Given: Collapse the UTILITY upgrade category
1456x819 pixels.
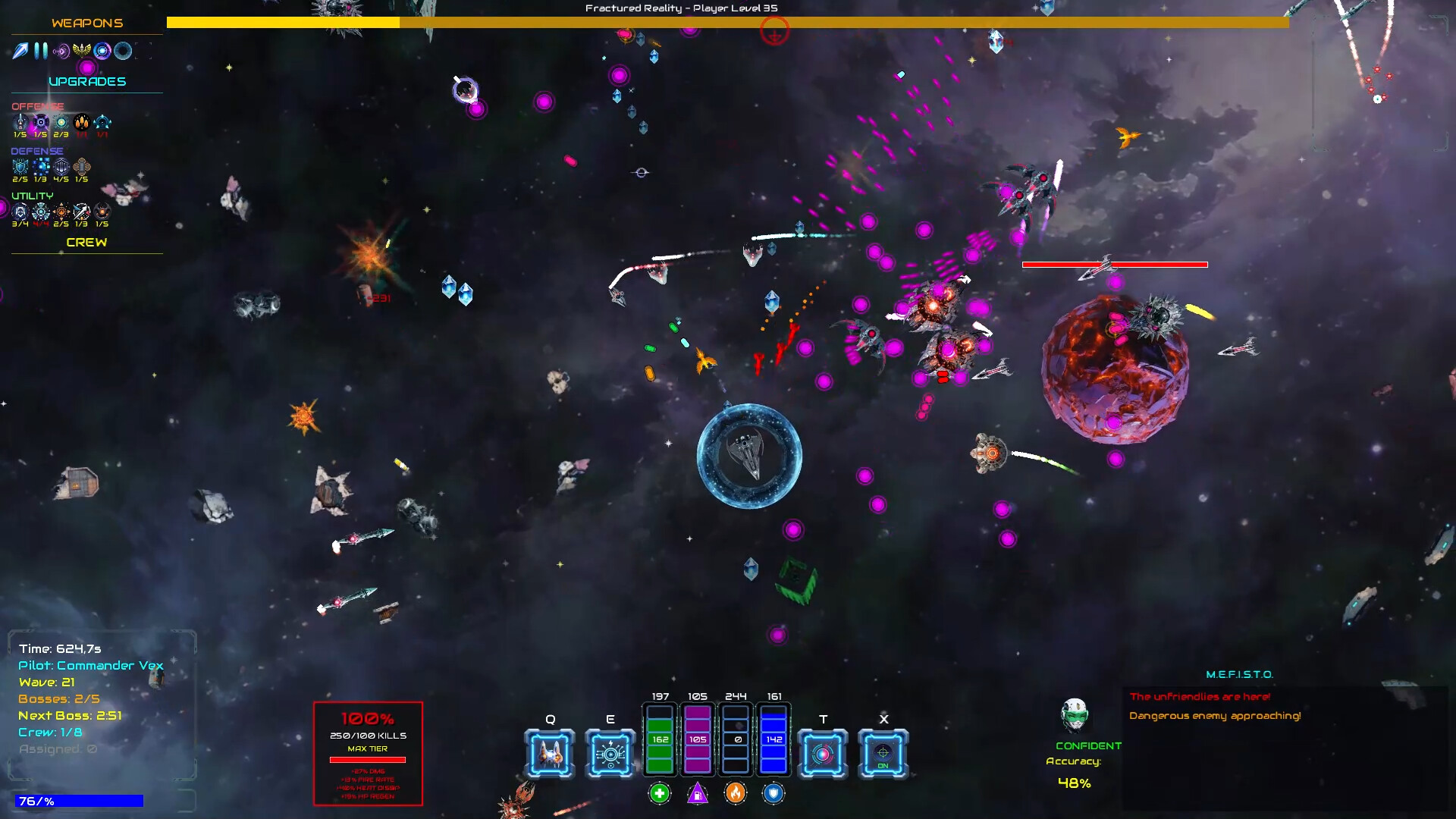Looking at the screenshot, I should 32,196.
